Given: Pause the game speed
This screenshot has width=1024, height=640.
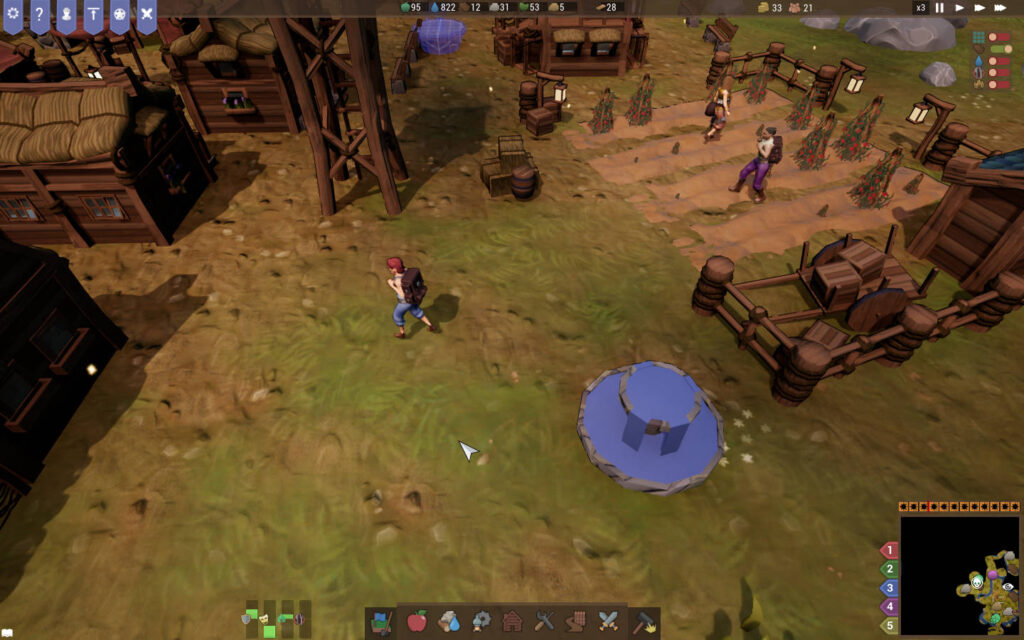Looking at the screenshot, I should 940,8.
